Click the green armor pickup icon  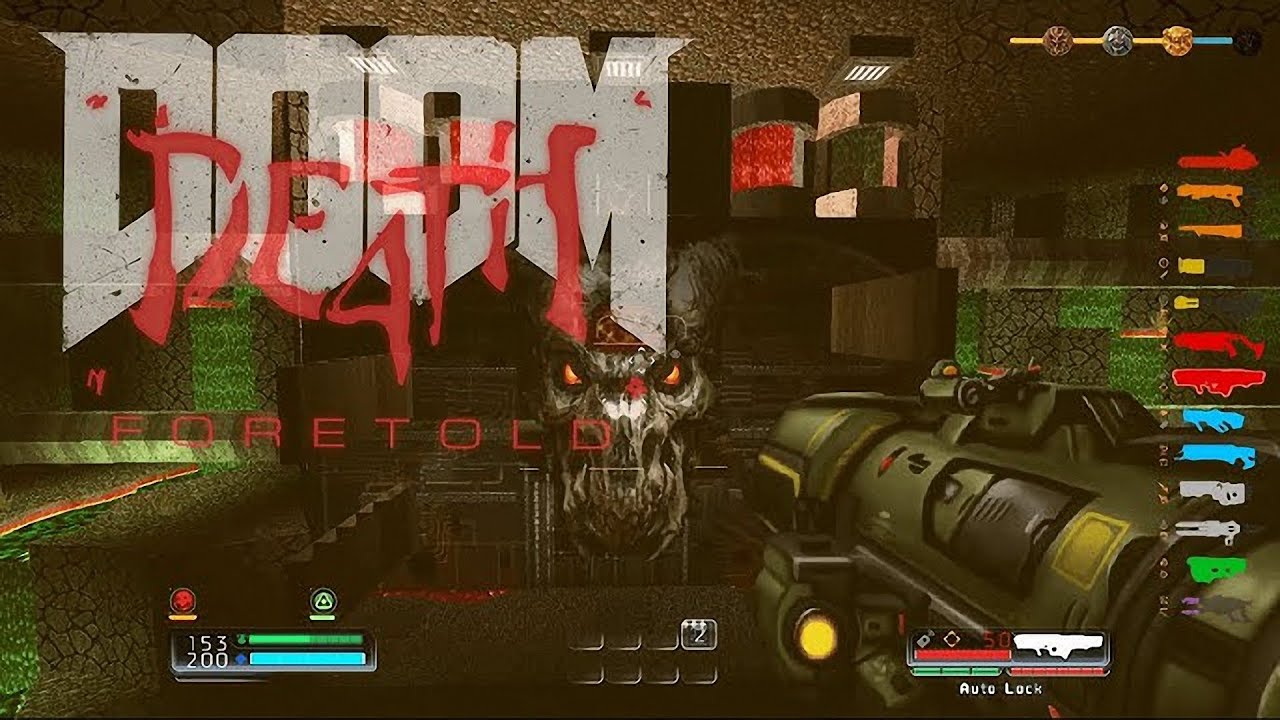(x=324, y=600)
